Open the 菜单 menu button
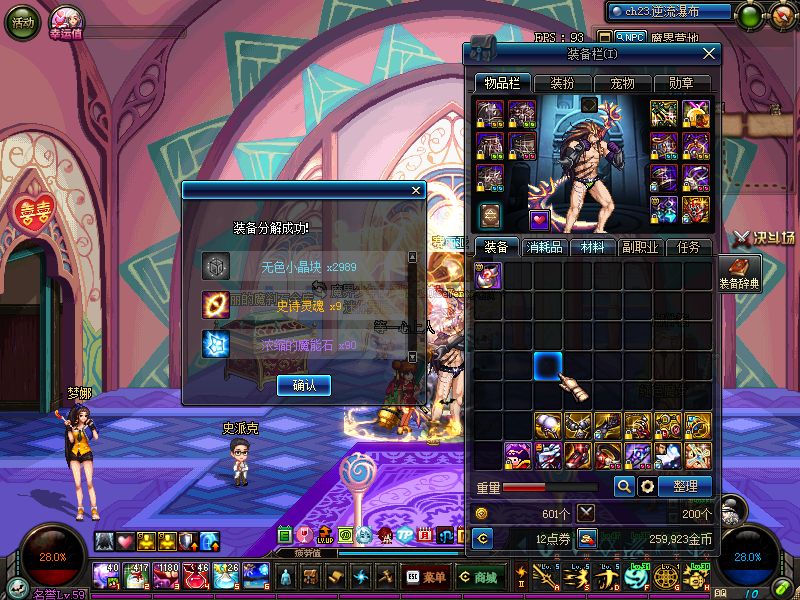Screen dimensions: 800x600 [x=426, y=577]
